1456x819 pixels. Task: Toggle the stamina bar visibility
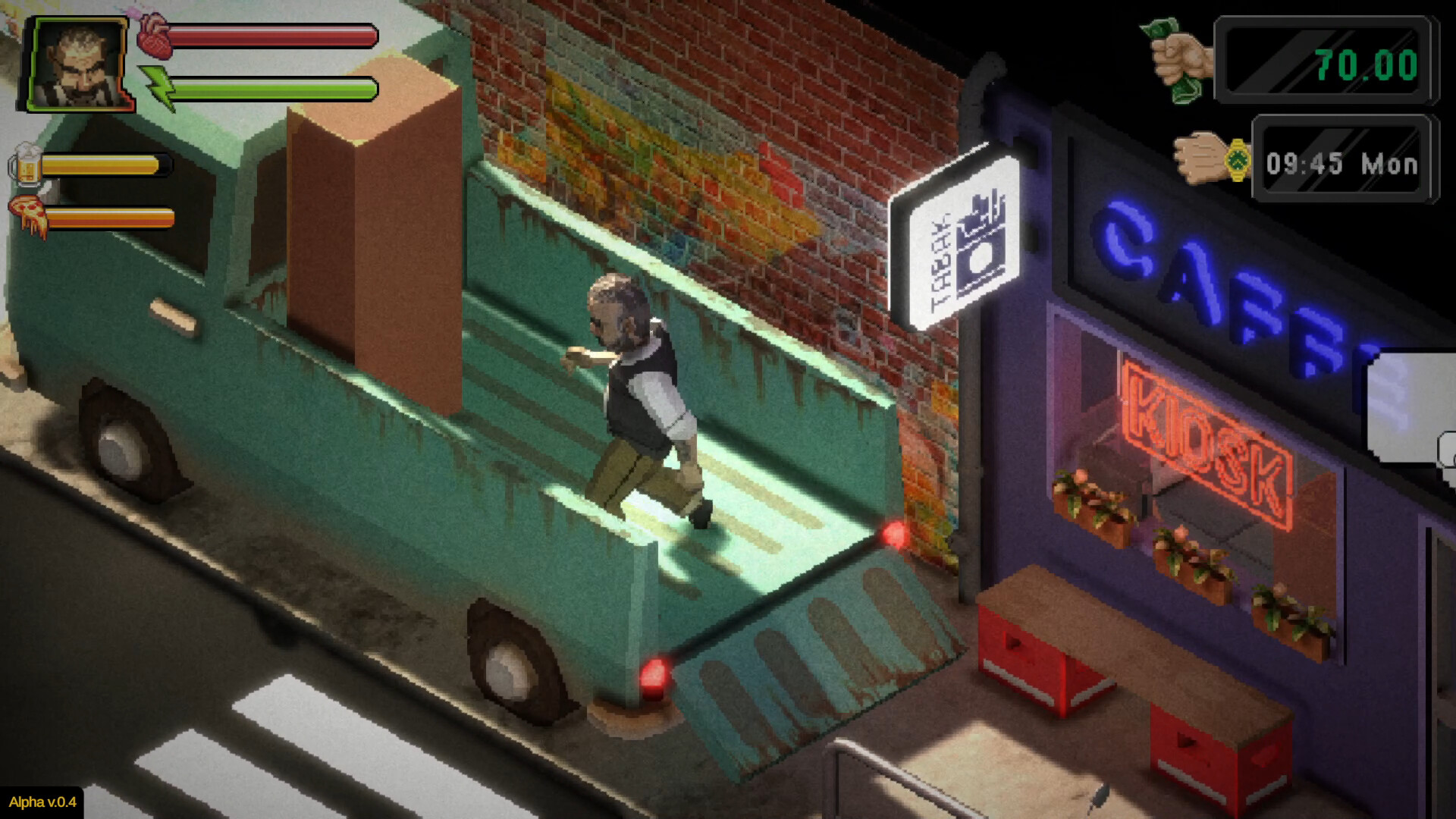click(x=273, y=89)
